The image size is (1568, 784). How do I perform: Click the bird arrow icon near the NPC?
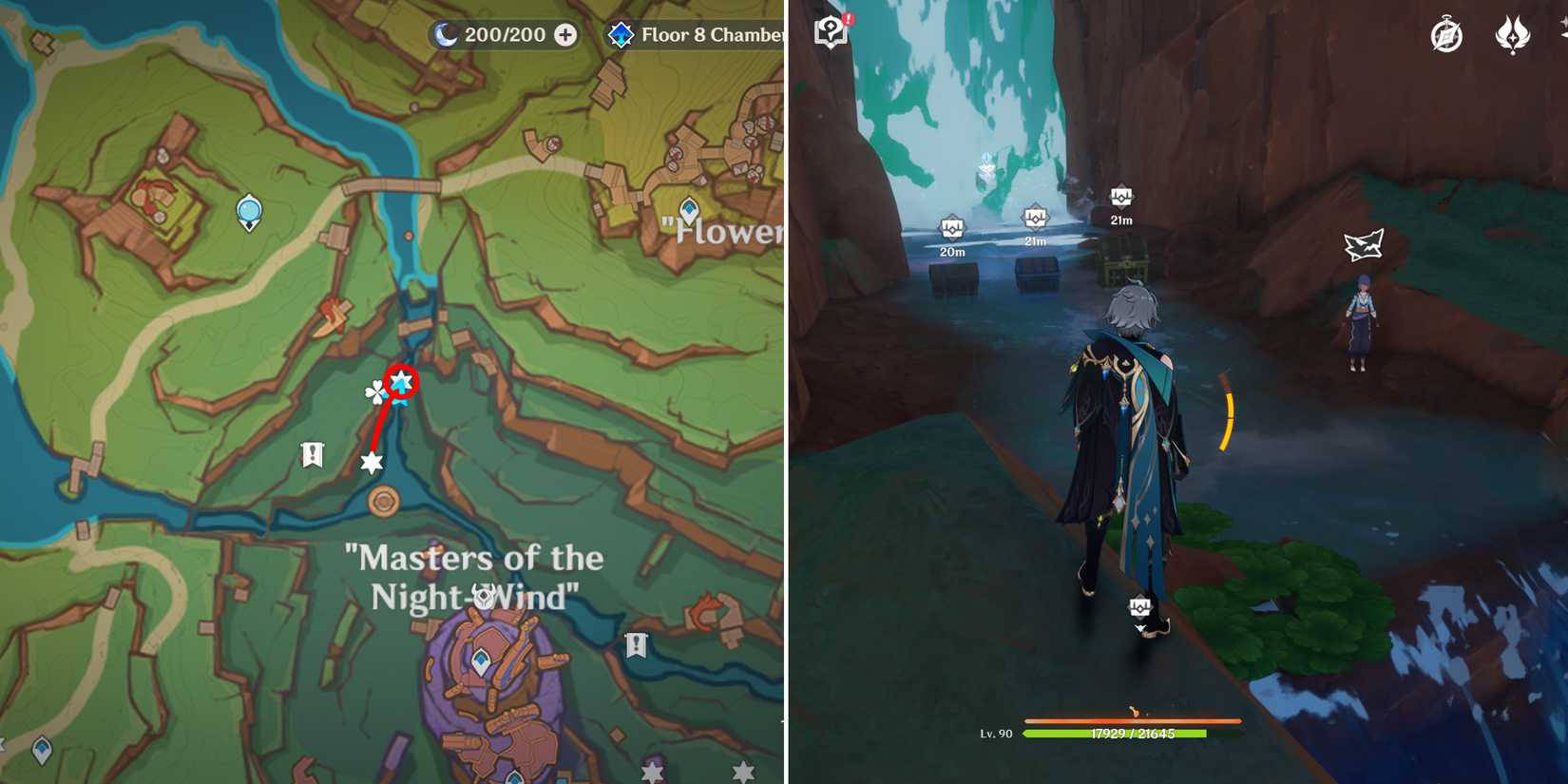(x=1363, y=246)
